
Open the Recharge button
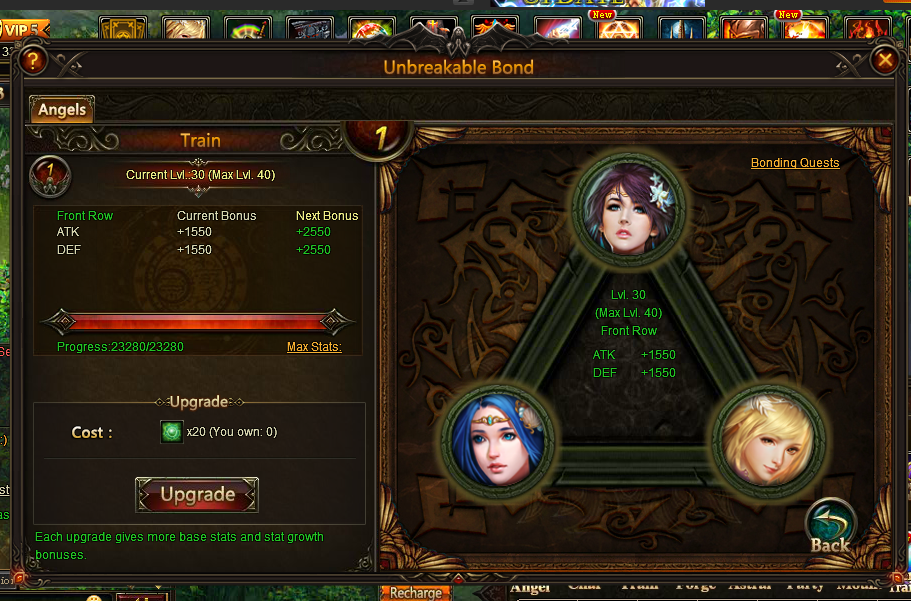(x=415, y=592)
